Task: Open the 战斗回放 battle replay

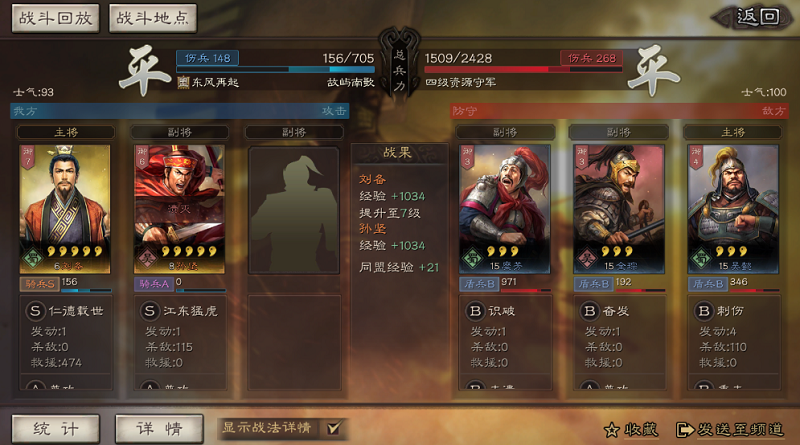Action: pos(54,18)
